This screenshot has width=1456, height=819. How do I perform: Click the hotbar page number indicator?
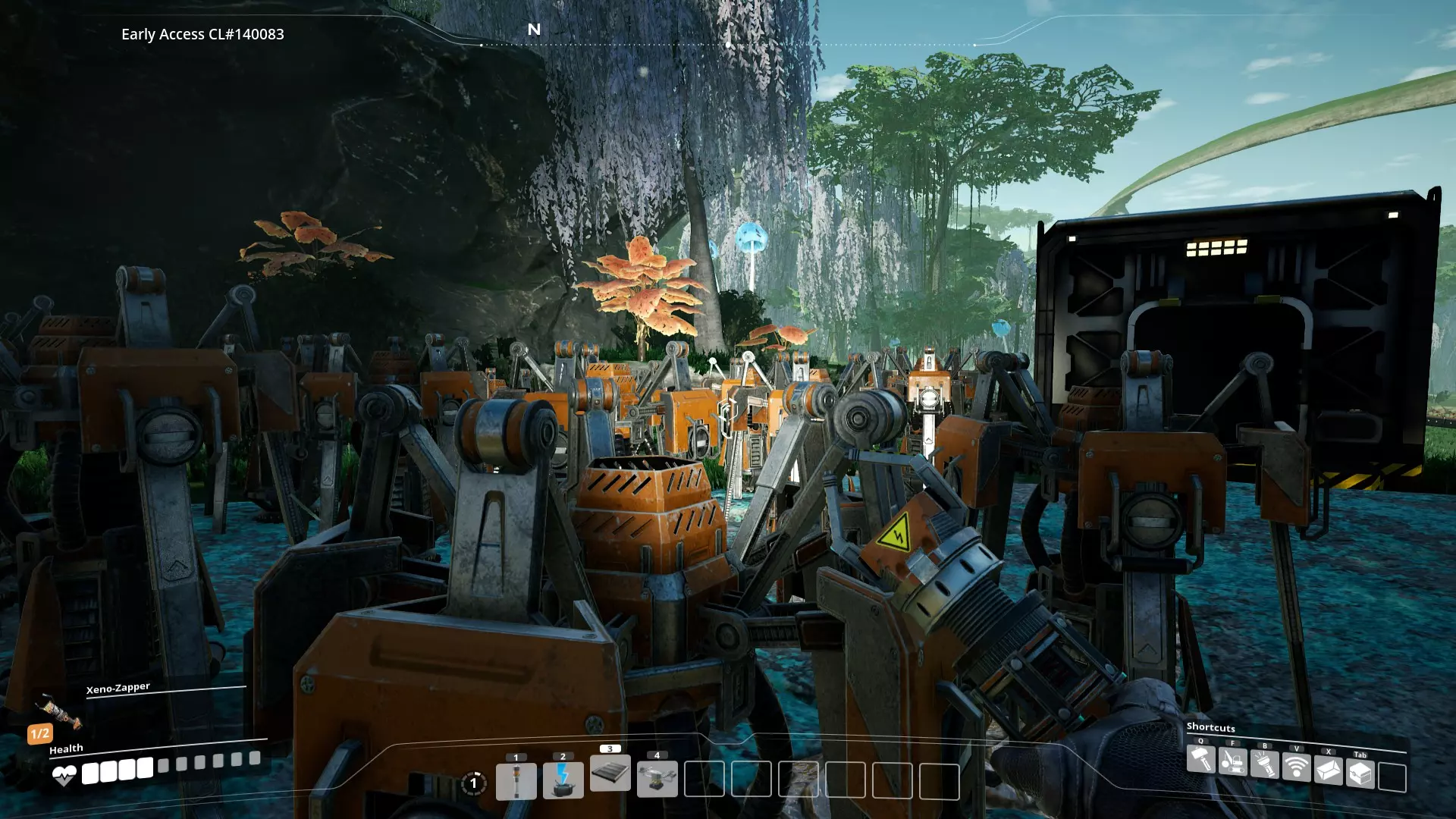coord(474,783)
